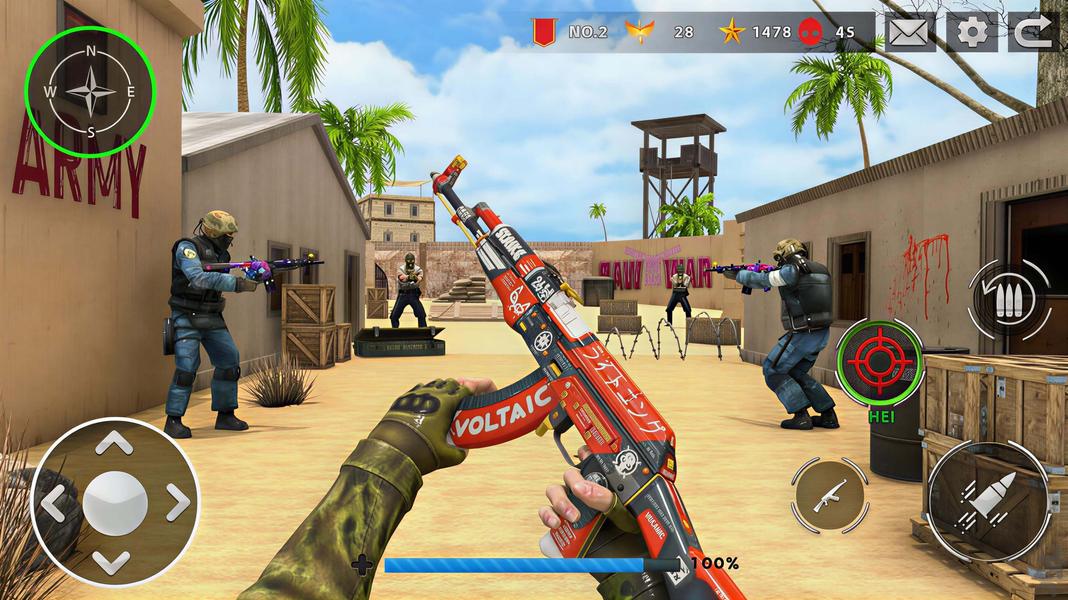
Task: Click the exit arrow button
Action: (1033, 32)
